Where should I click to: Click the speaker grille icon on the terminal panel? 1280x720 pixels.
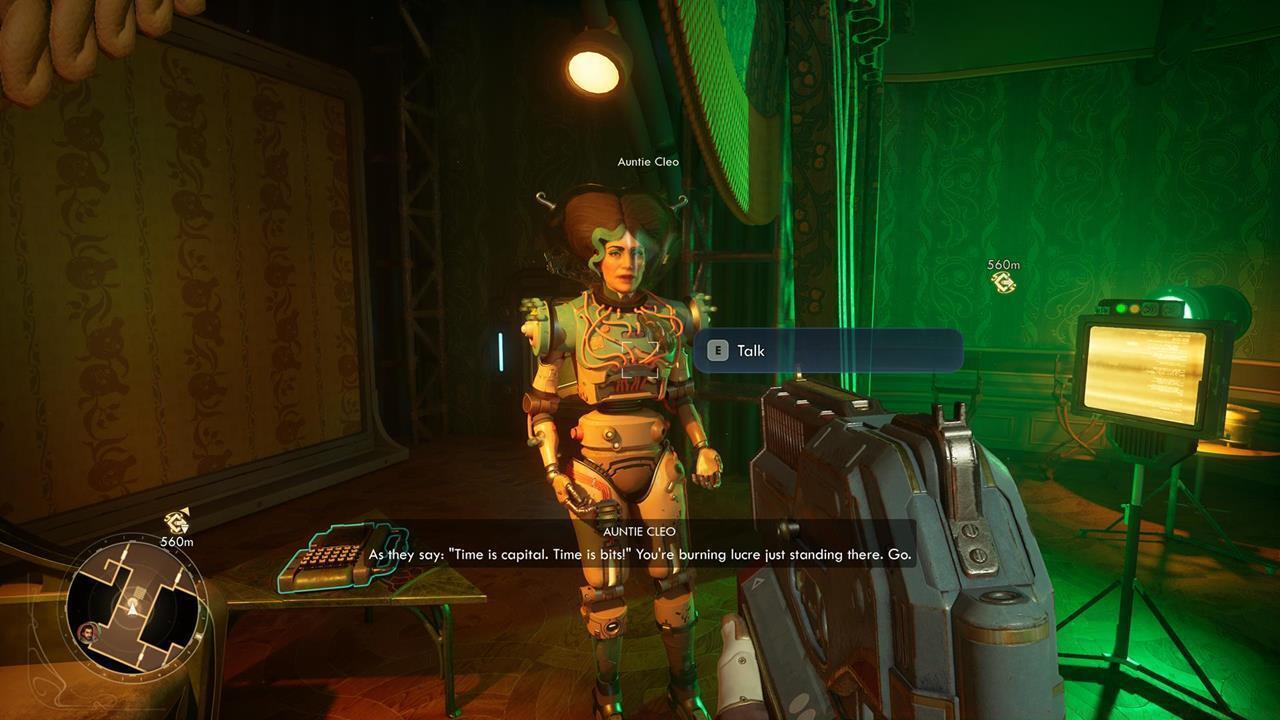(1150, 308)
